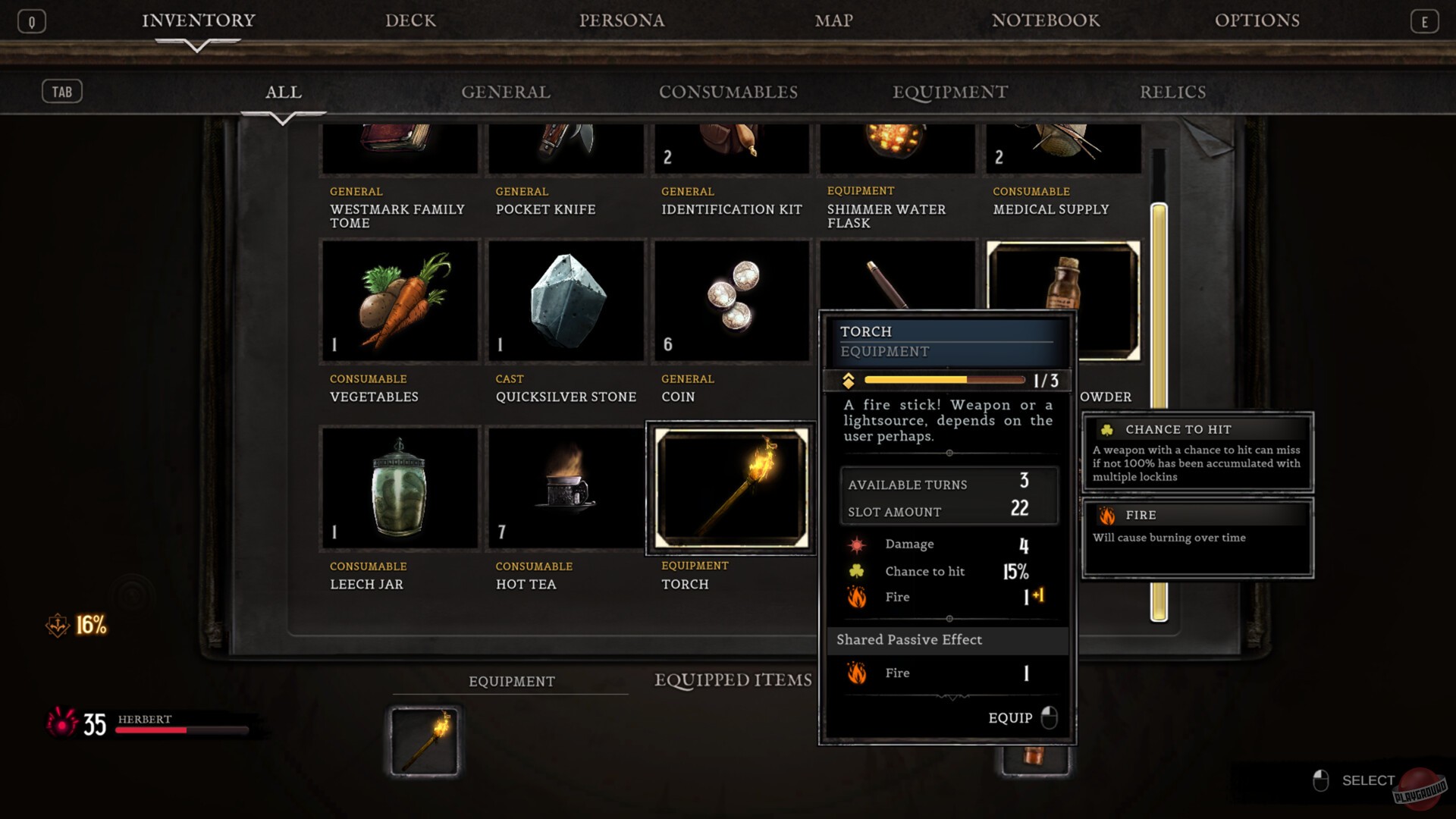Viewport: 1456px width, 819px height.
Task: Click the fire icon next to Fire stat
Action: [857, 598]
